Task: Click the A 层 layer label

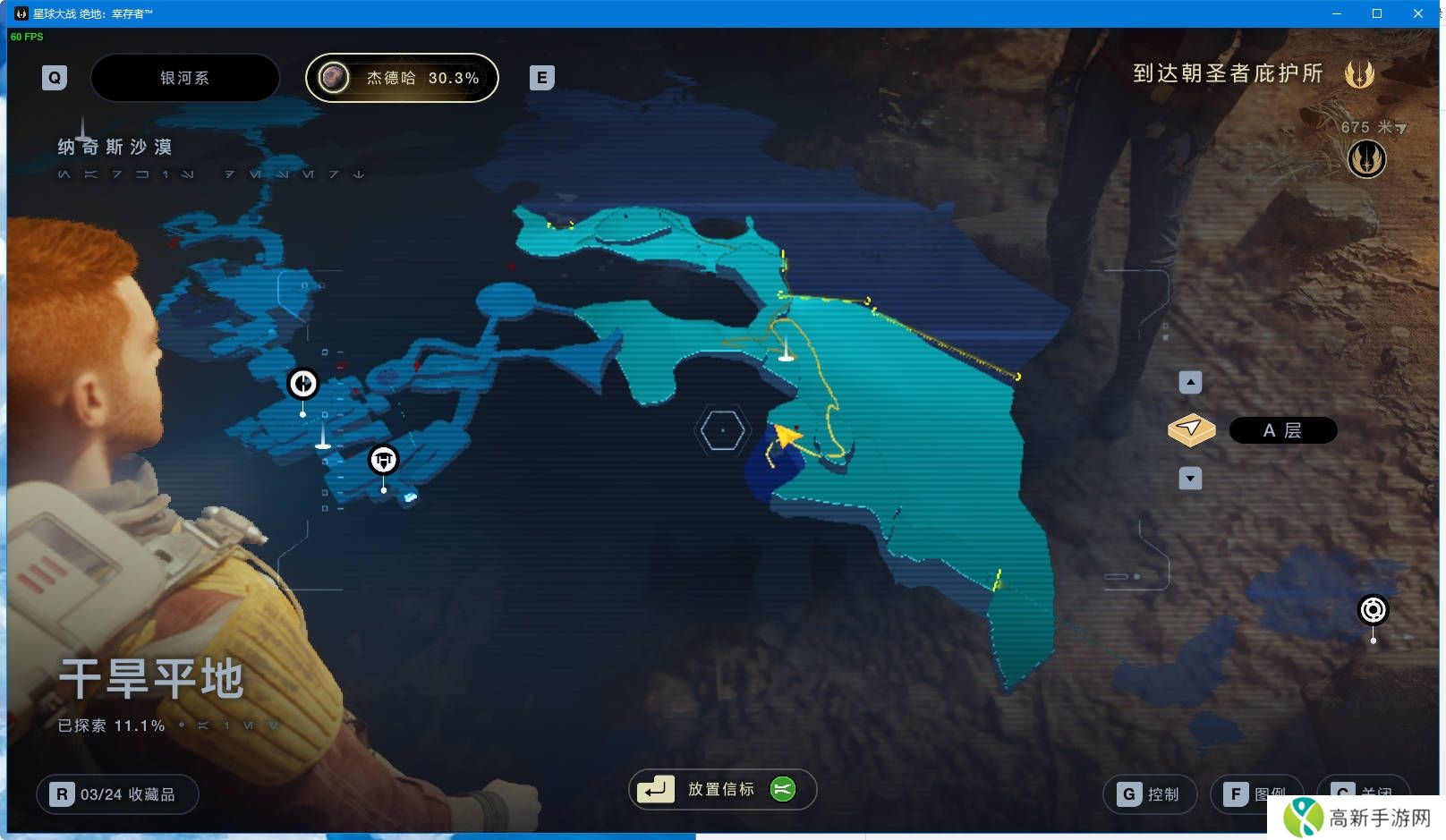Action: (1282, 430)
